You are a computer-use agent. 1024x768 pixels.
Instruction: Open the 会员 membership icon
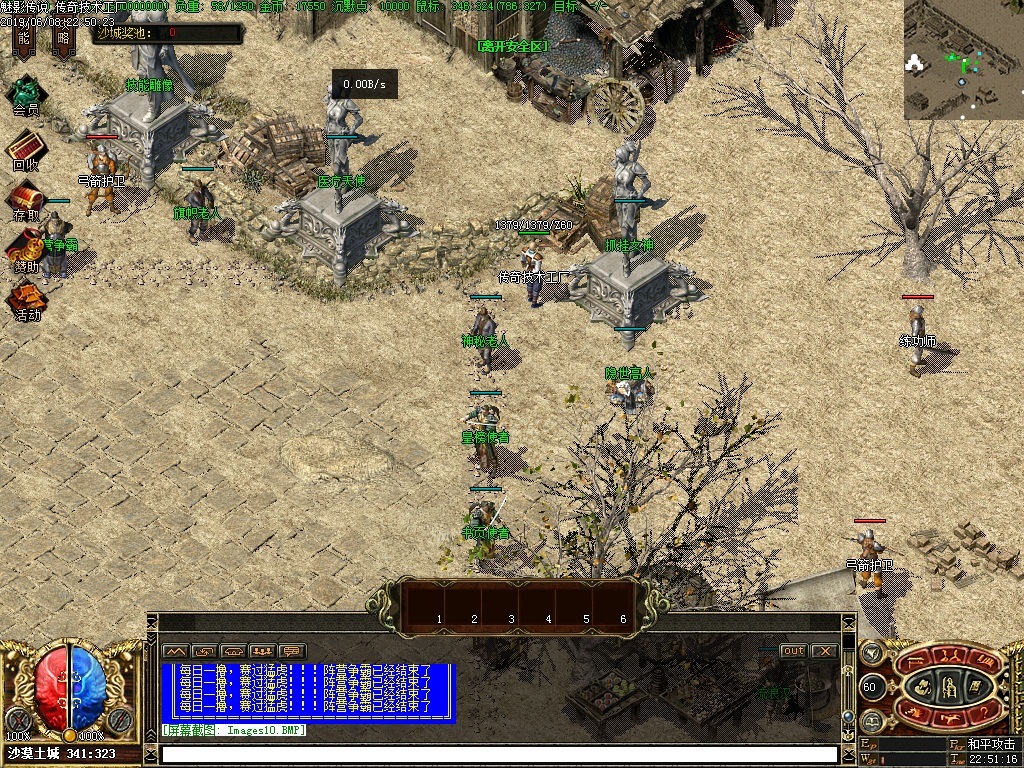pos(26,95)
